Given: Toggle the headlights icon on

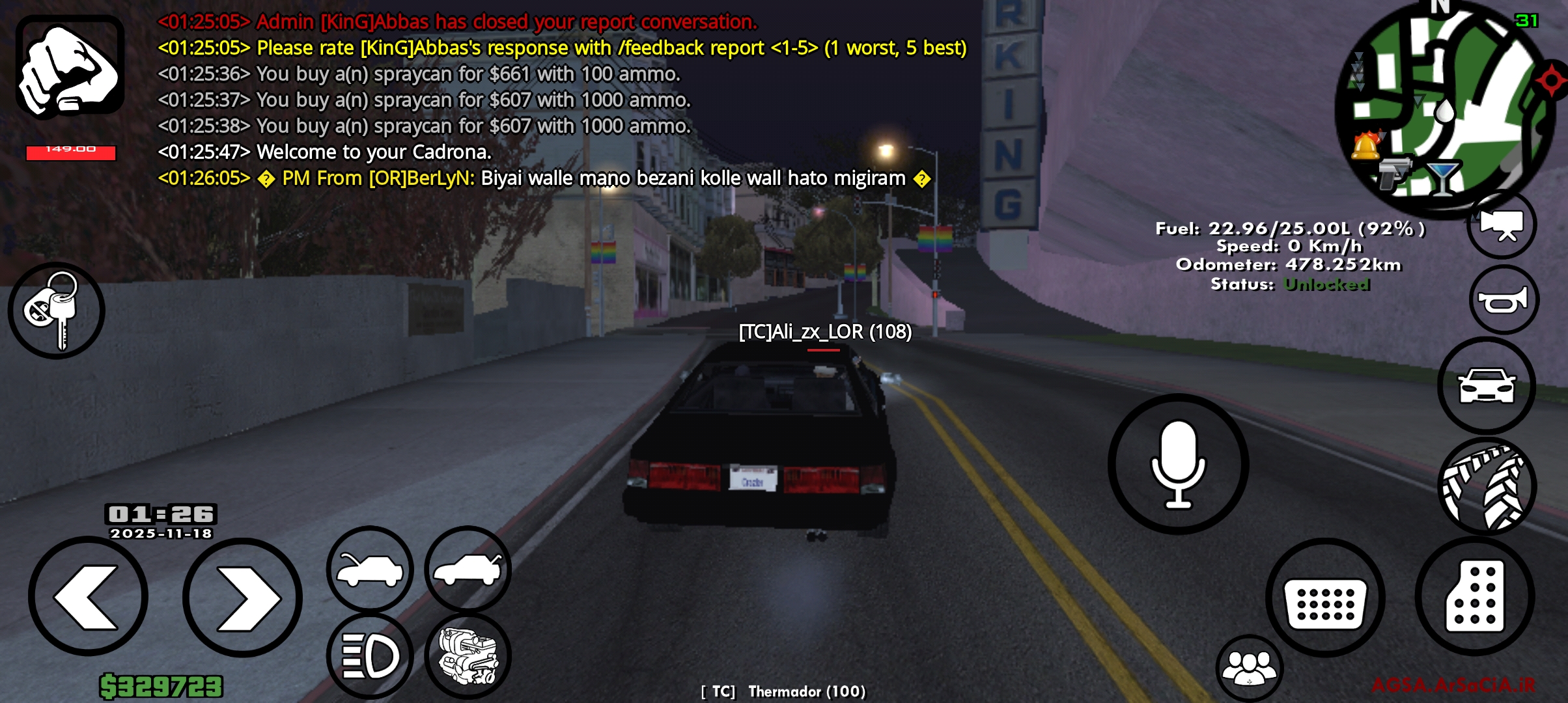Looking at the screenshot, I should (x=371, y=657).
